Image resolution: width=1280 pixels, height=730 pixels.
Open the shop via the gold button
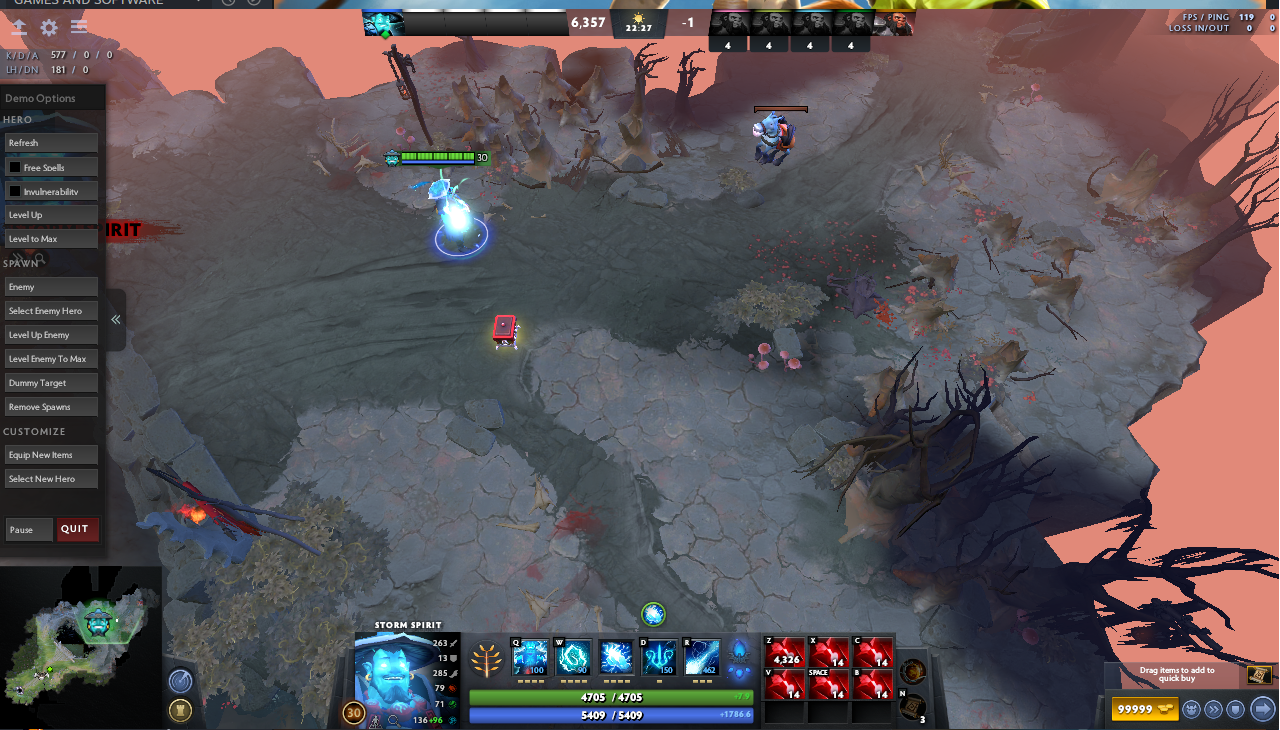click(1144, 709)
